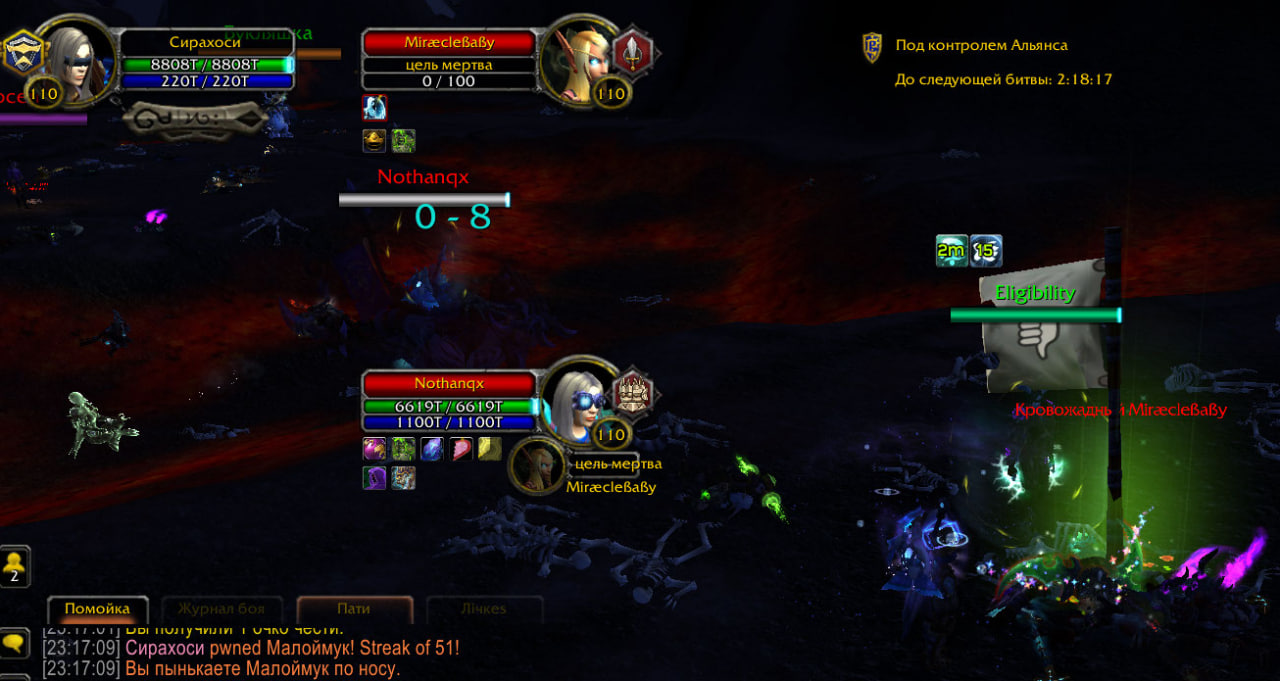The width and height of the screenshot is (1280, 681).
Task: Switch to the Пати chat tab
Action: point(354,608)
